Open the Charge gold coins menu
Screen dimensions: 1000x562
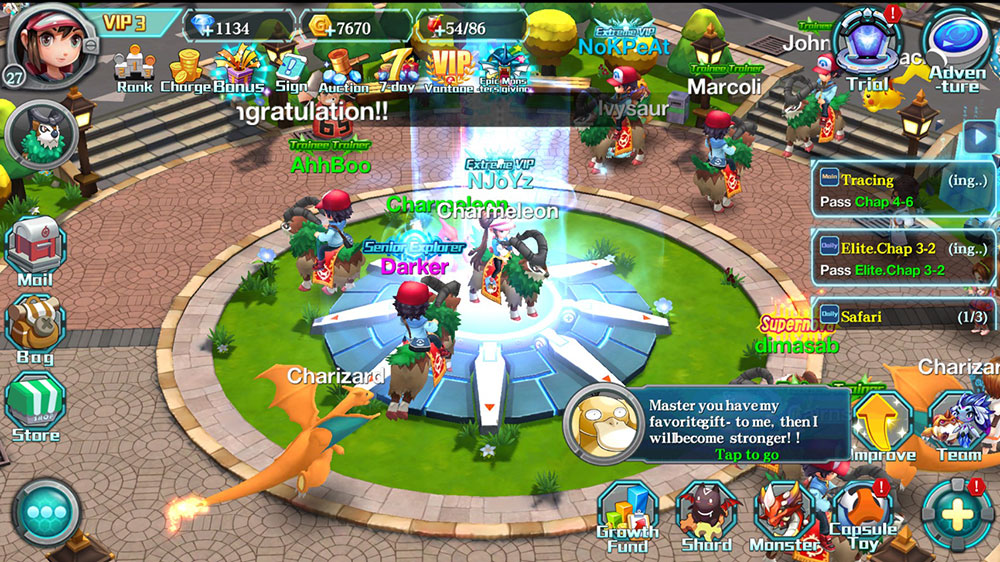(x=185, y=69)
